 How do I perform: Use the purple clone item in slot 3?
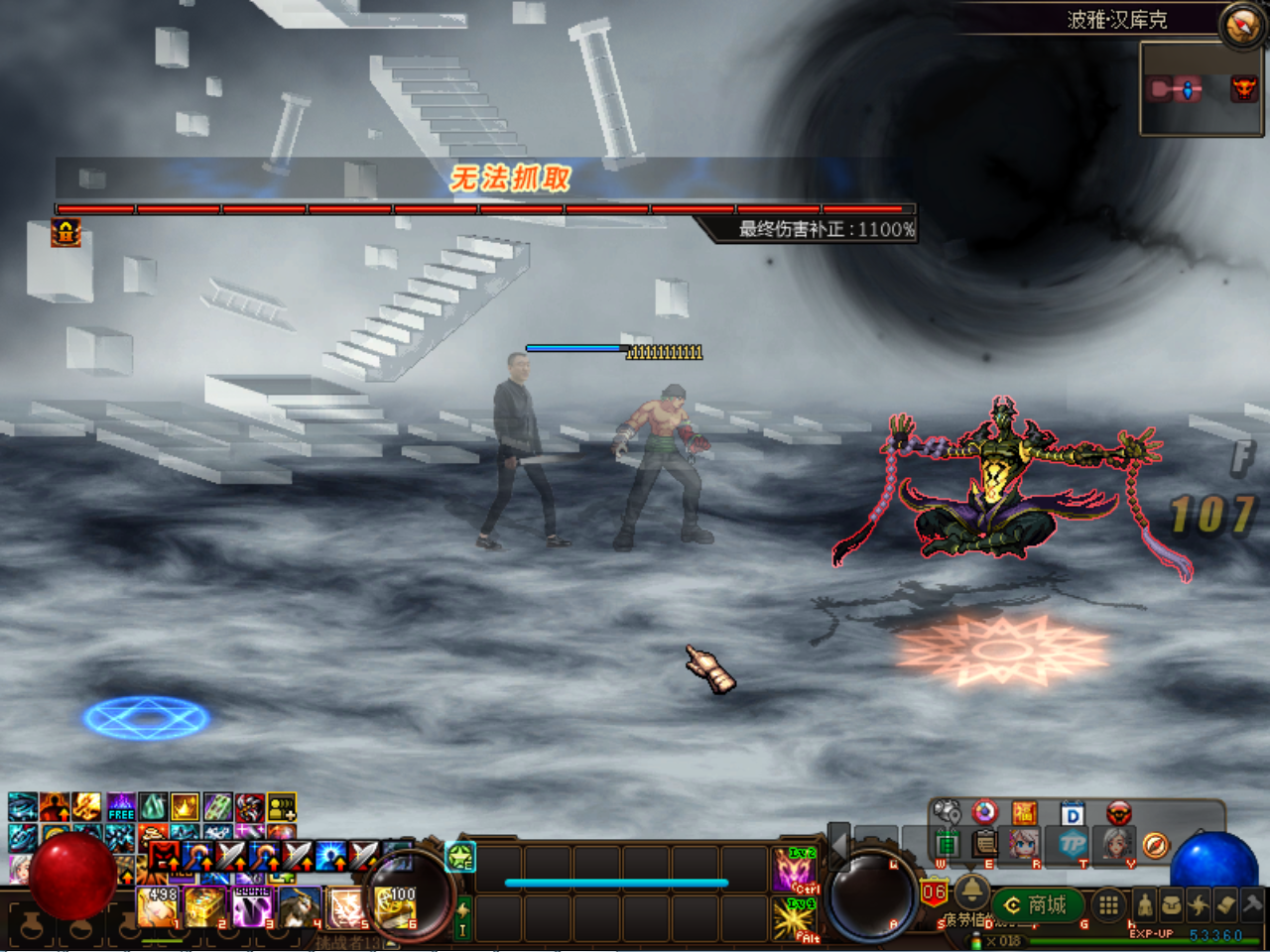pos(253,906)
